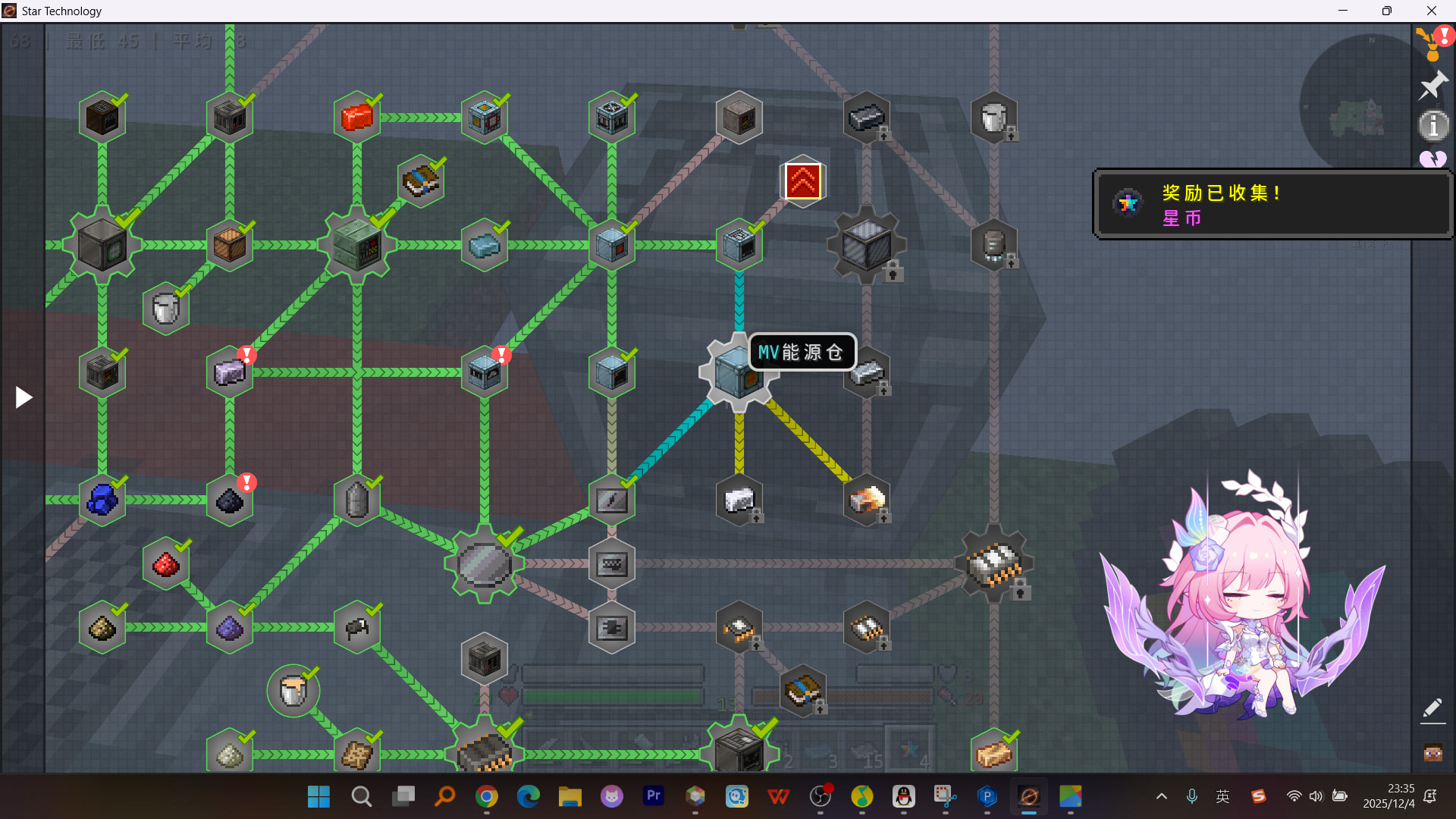Open the MV energy hatch quest node
Viewport: 1456px width, 819px height.
click(x=737, y=373)
